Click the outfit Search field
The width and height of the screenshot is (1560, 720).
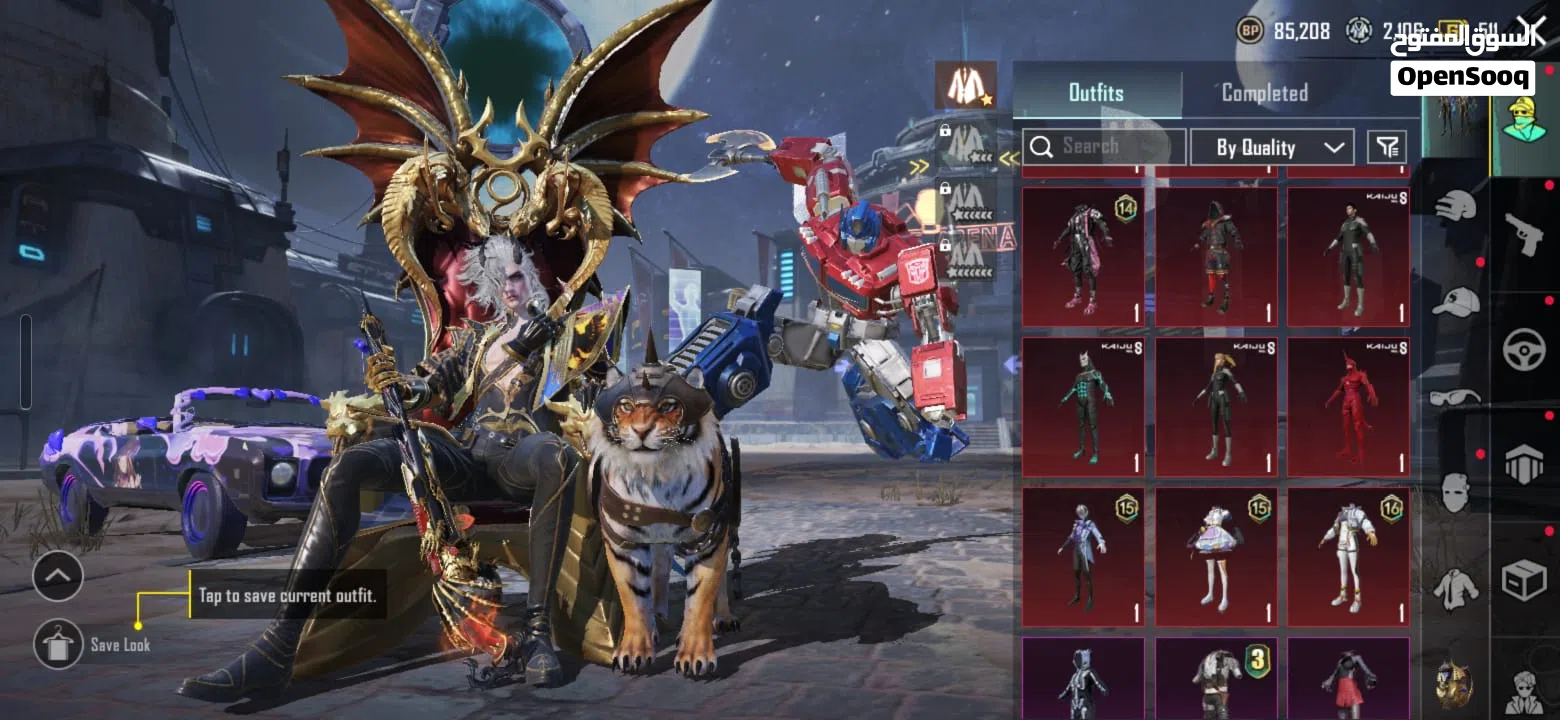click(x=1104, y=147)
